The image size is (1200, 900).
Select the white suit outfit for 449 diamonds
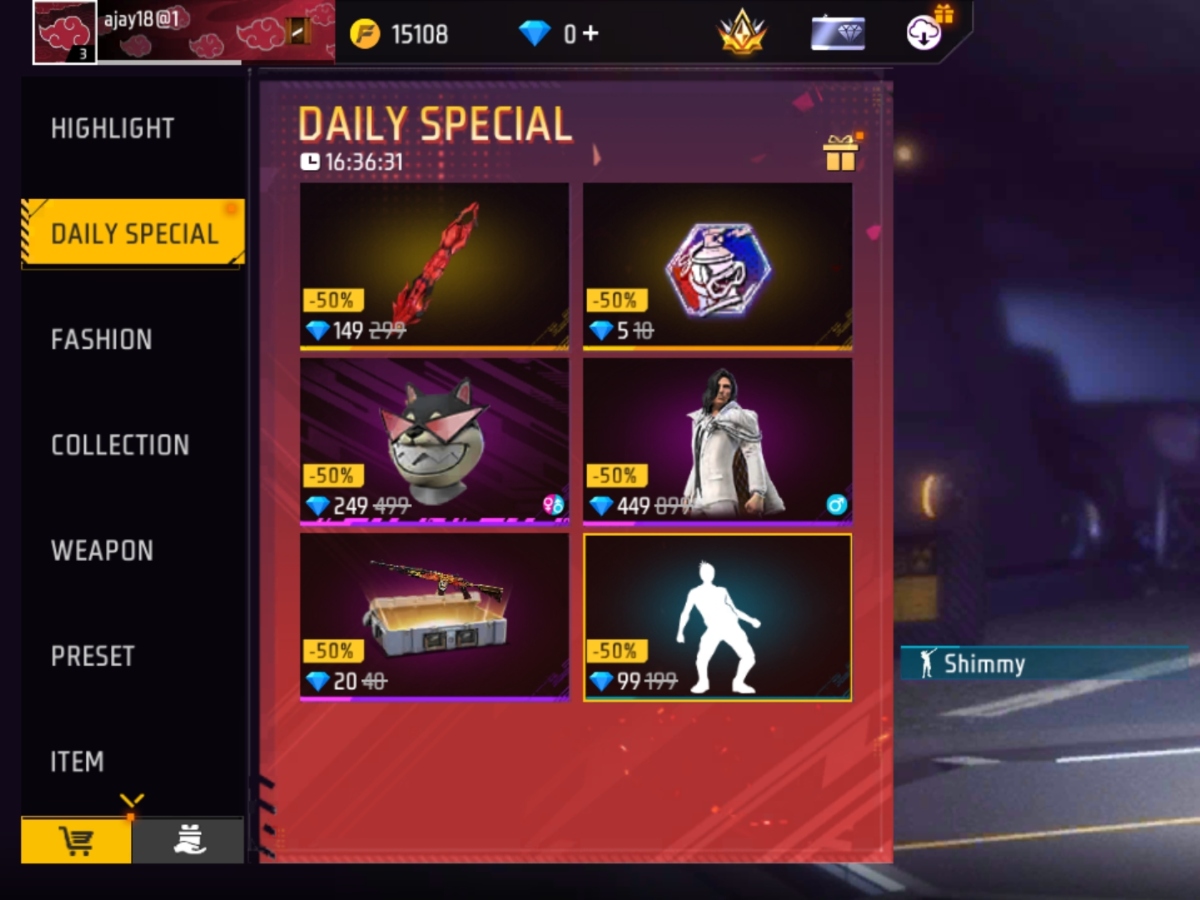pyautogui.click(x=717, y=440)
